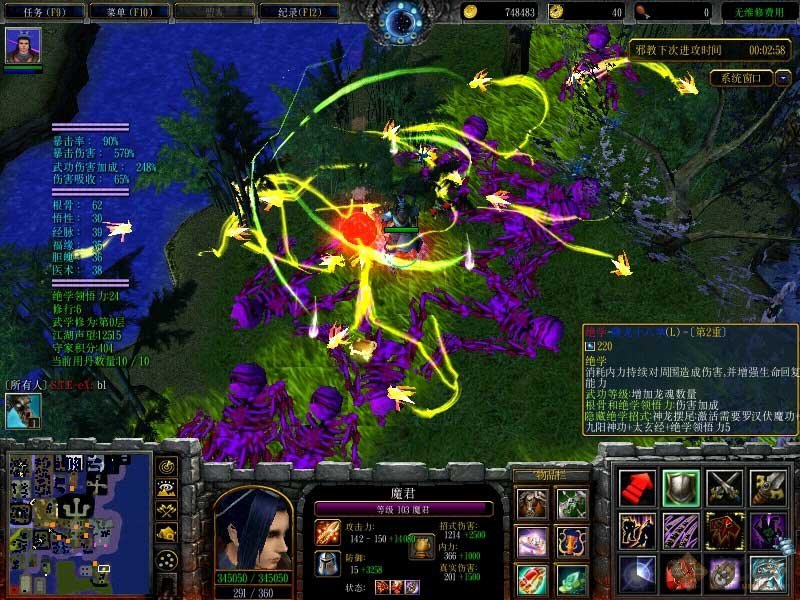Use the red gauntlet inventory item

pyautogui.click(x=531, y=579)
